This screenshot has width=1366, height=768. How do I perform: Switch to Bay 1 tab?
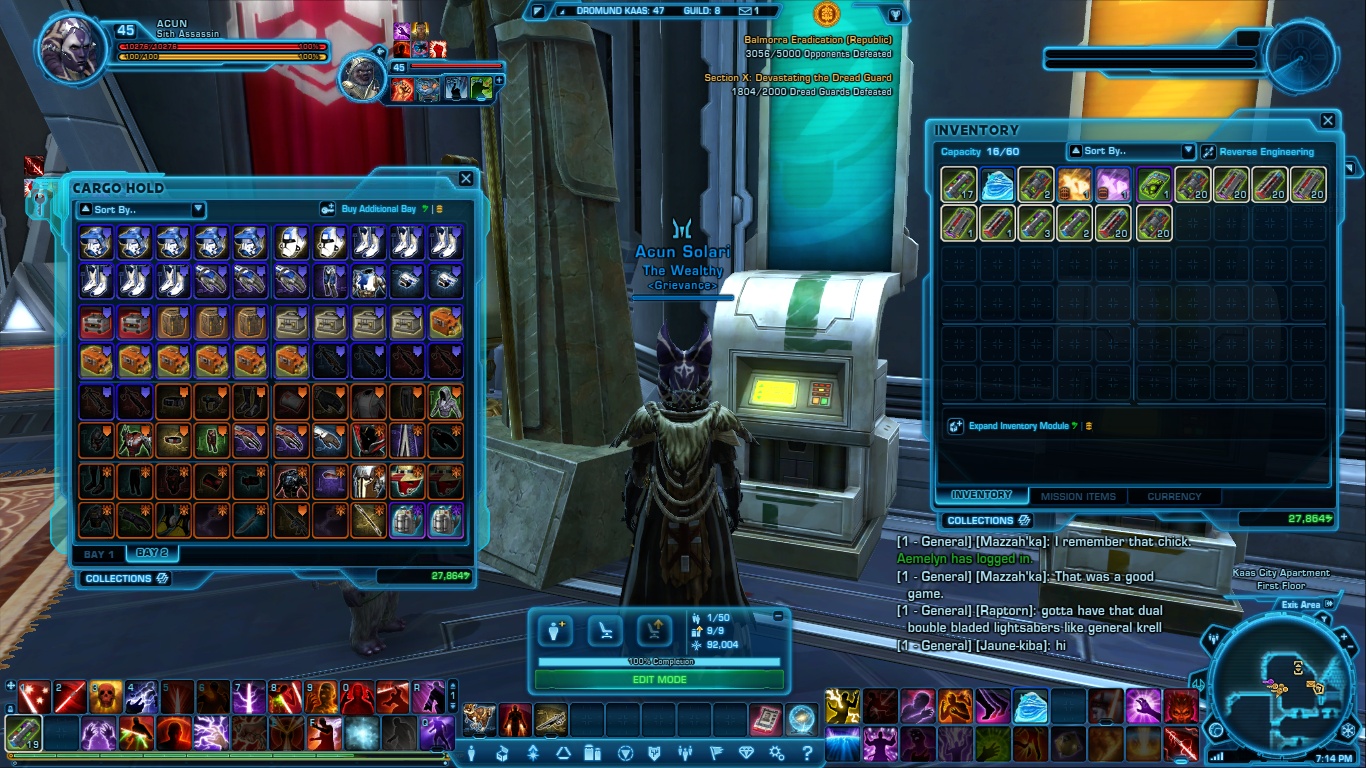point(99,554)
